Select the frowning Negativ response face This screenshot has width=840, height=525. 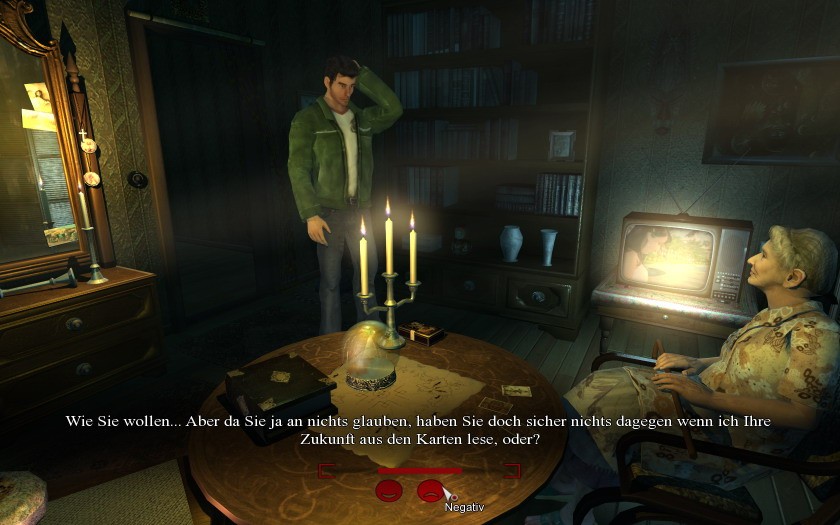(x=430, y=491)
